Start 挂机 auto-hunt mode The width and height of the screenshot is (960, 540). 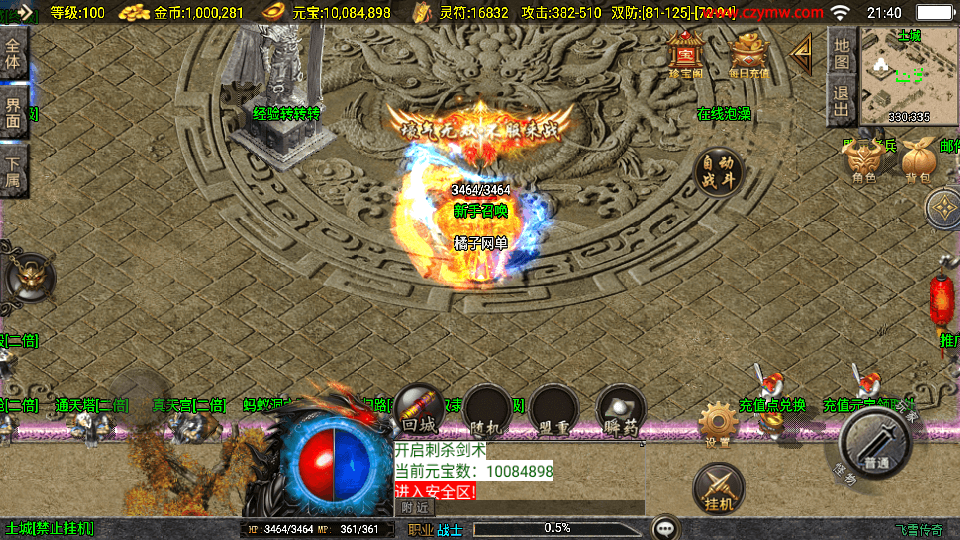pos(718,487)
